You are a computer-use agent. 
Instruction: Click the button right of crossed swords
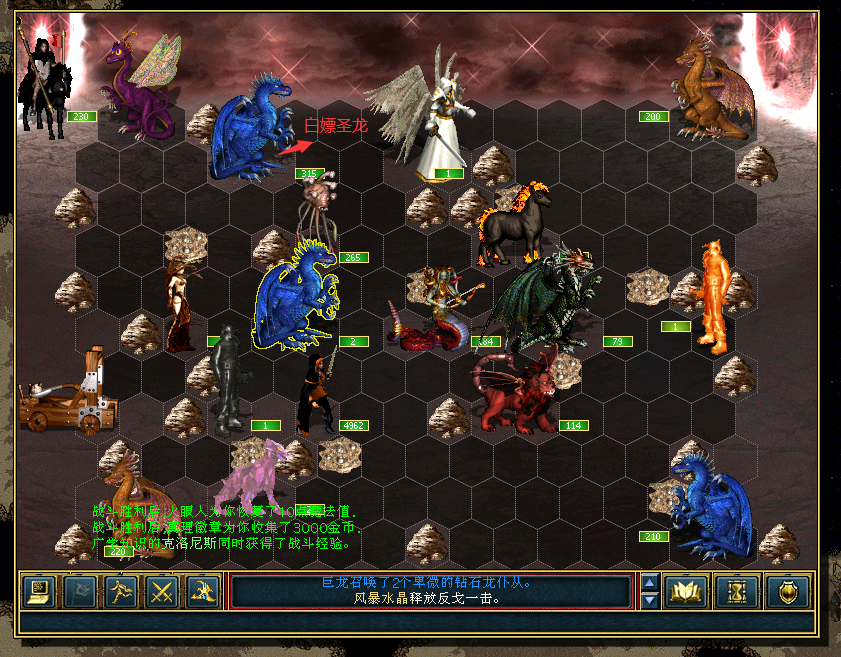[x=203, y=592]
